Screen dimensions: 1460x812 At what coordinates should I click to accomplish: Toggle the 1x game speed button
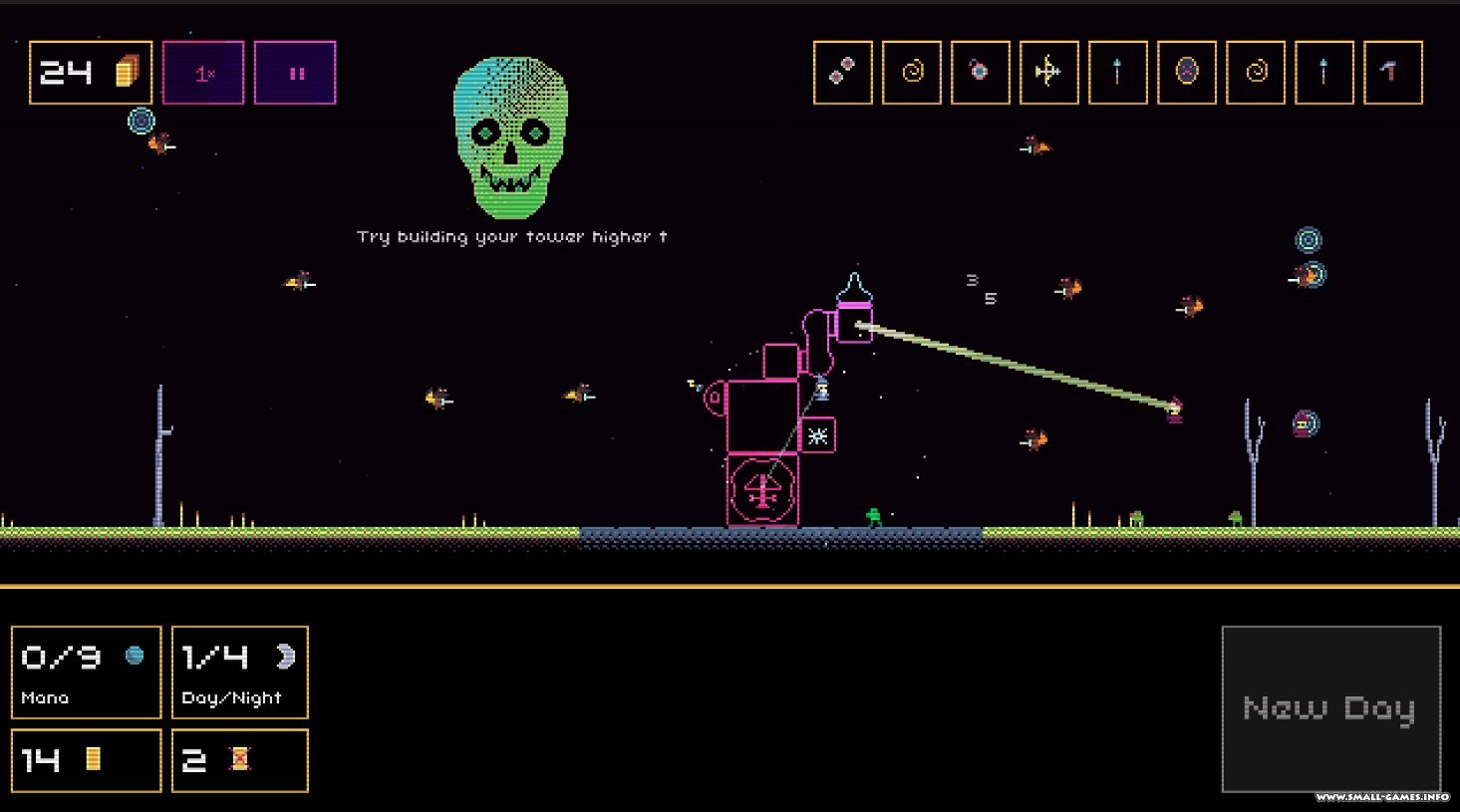[x=203, y=73]
